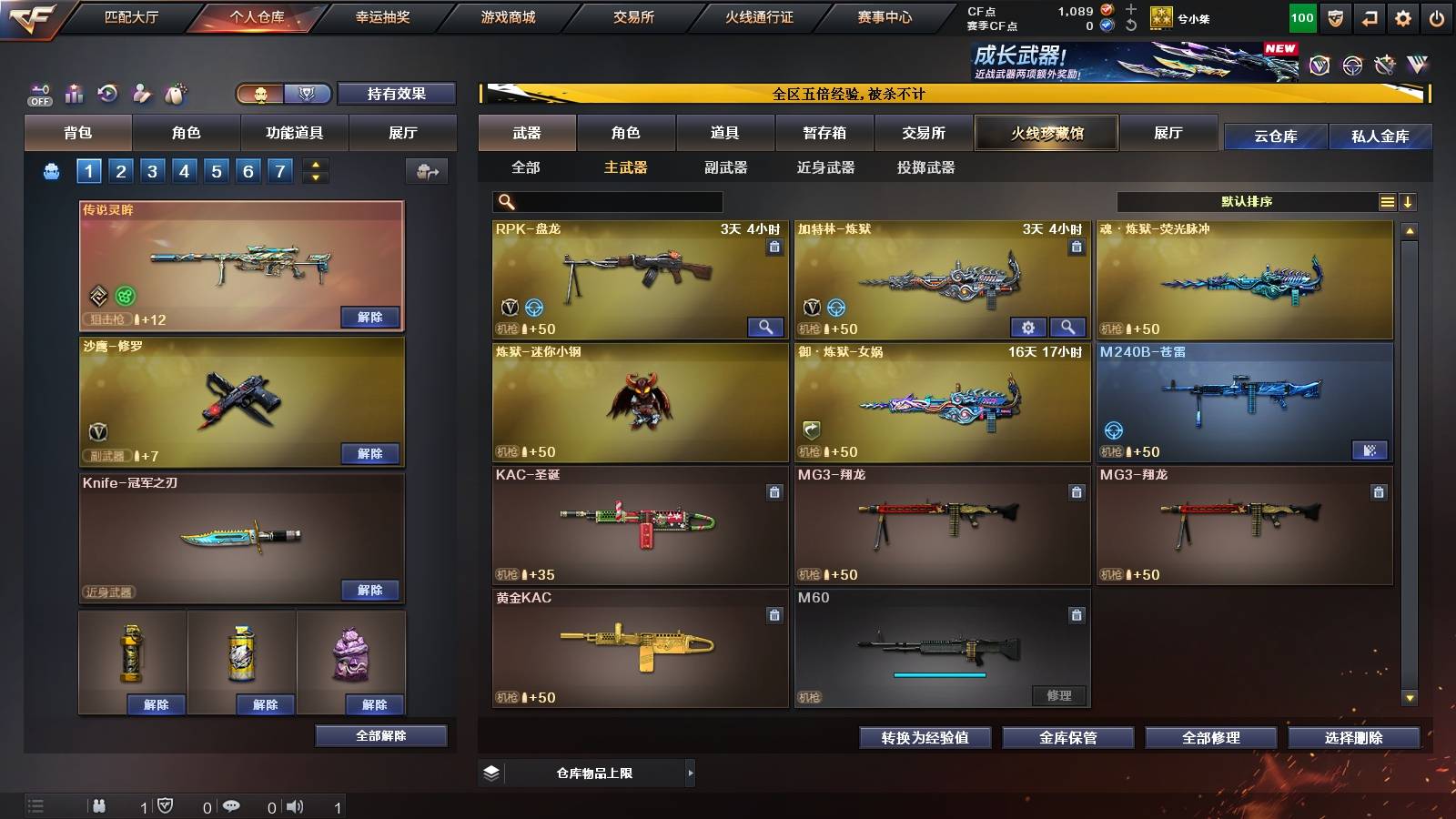Click the CF shield security icon
The width and height of the screenshot is (1456, 819).
click(1334, 16)
